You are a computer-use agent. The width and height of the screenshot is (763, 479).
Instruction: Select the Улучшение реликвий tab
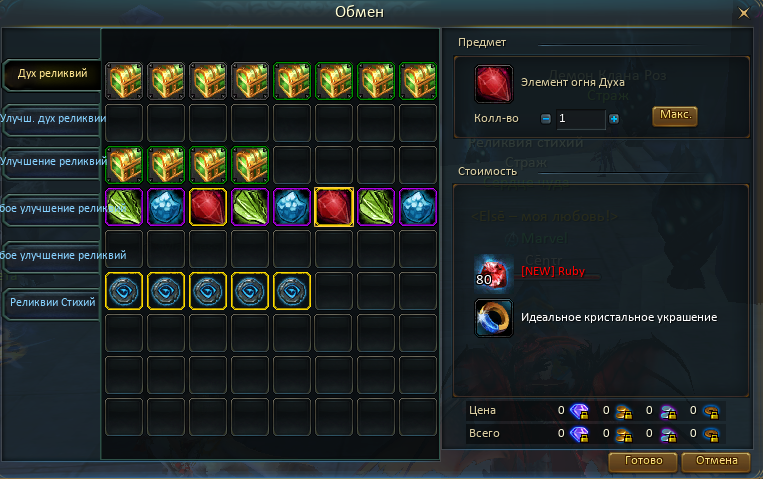[x=54, y=161]
